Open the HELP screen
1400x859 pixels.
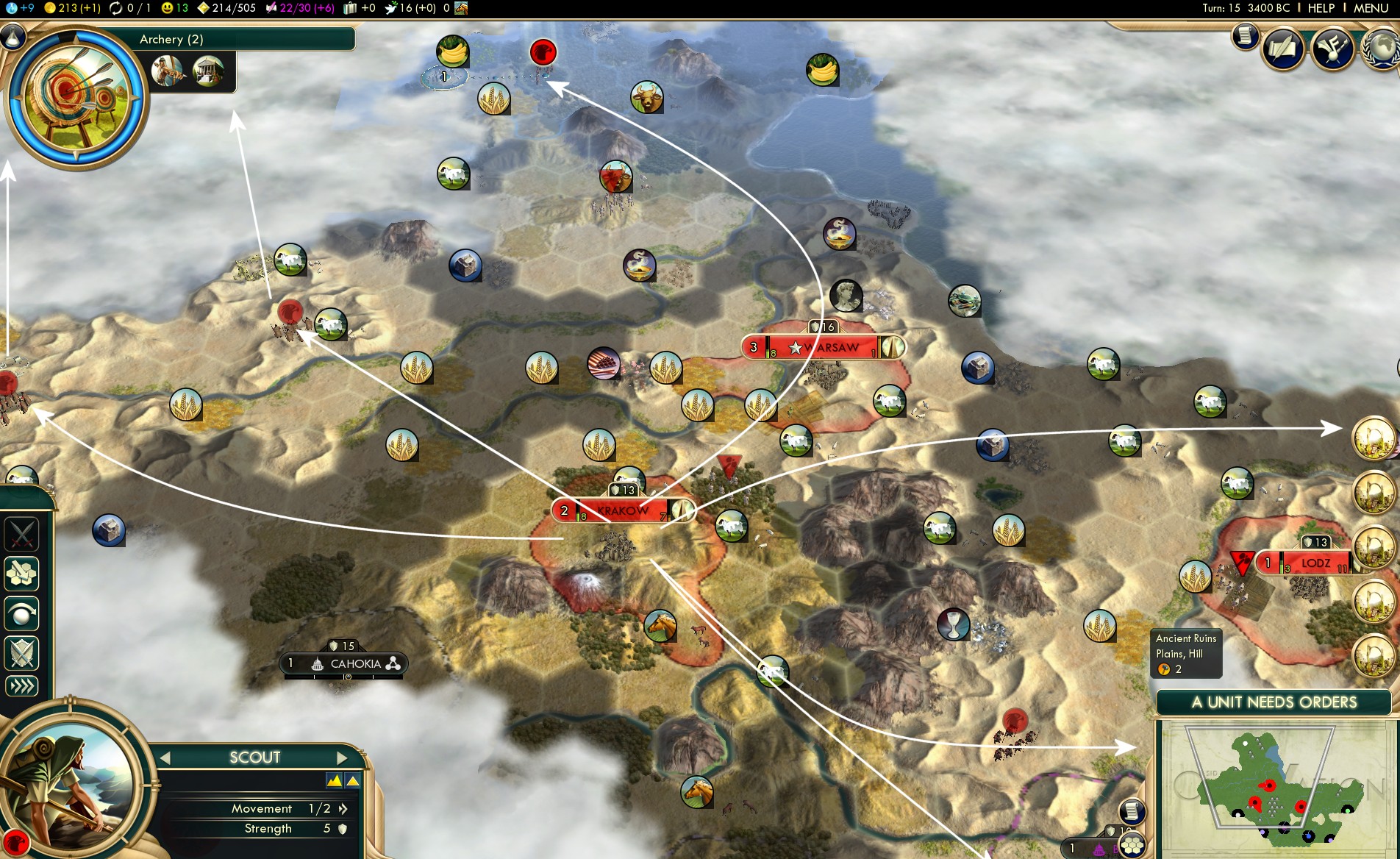(x=1321, y=8)
